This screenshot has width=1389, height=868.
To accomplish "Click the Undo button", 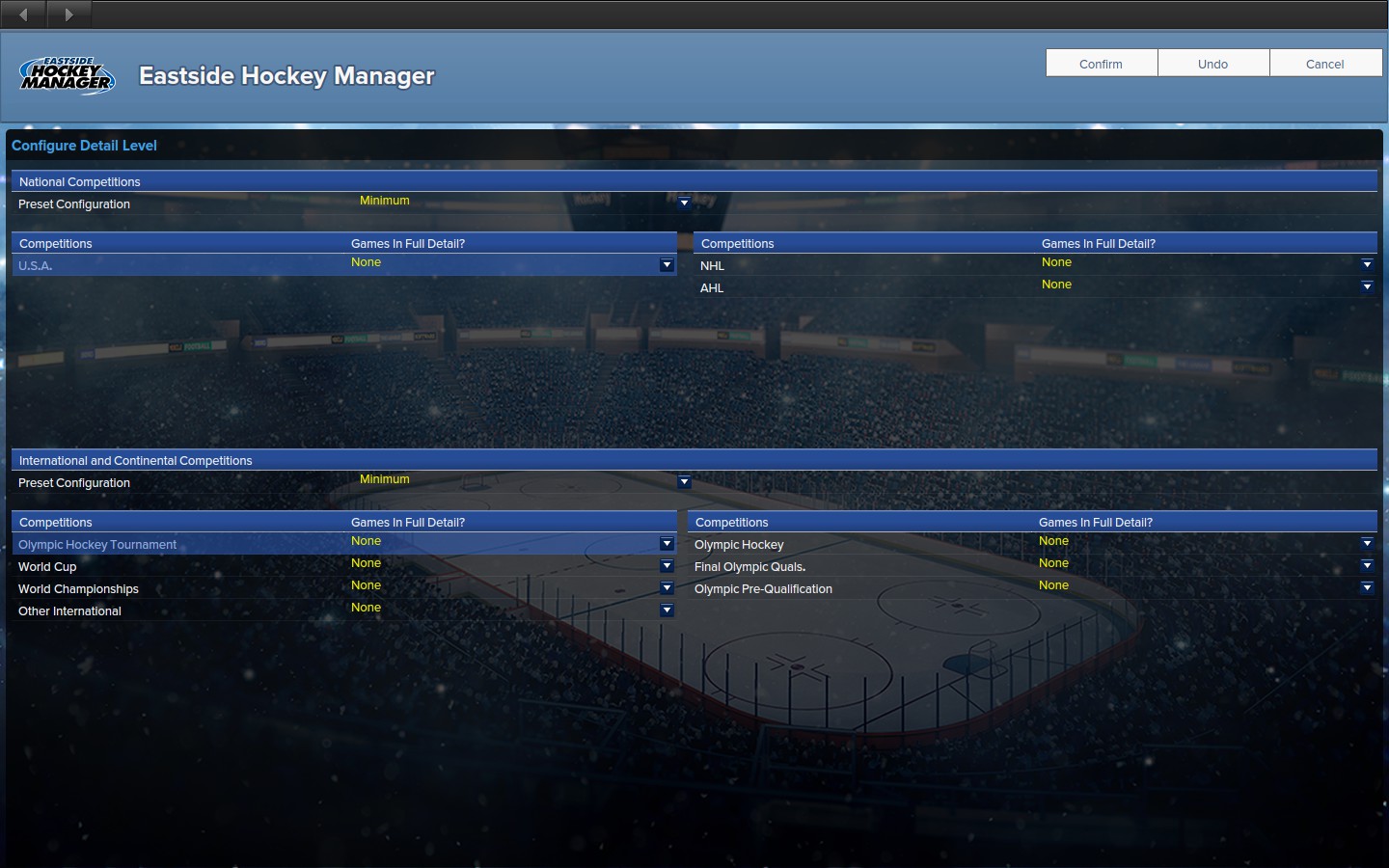I will 1212,63.
